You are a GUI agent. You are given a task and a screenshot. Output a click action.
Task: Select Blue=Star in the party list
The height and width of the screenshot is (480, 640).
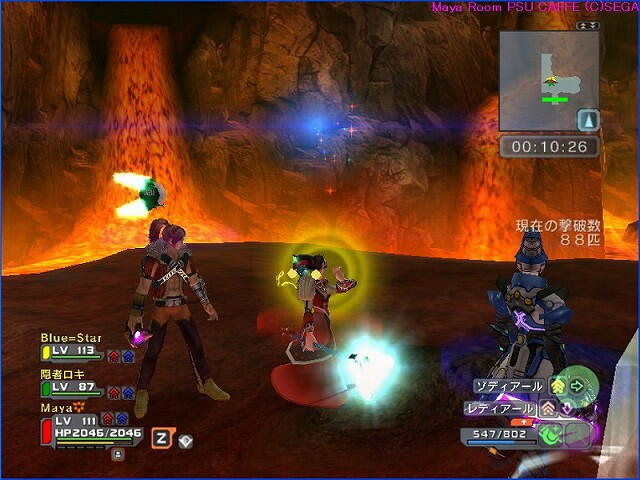[71, 338]
